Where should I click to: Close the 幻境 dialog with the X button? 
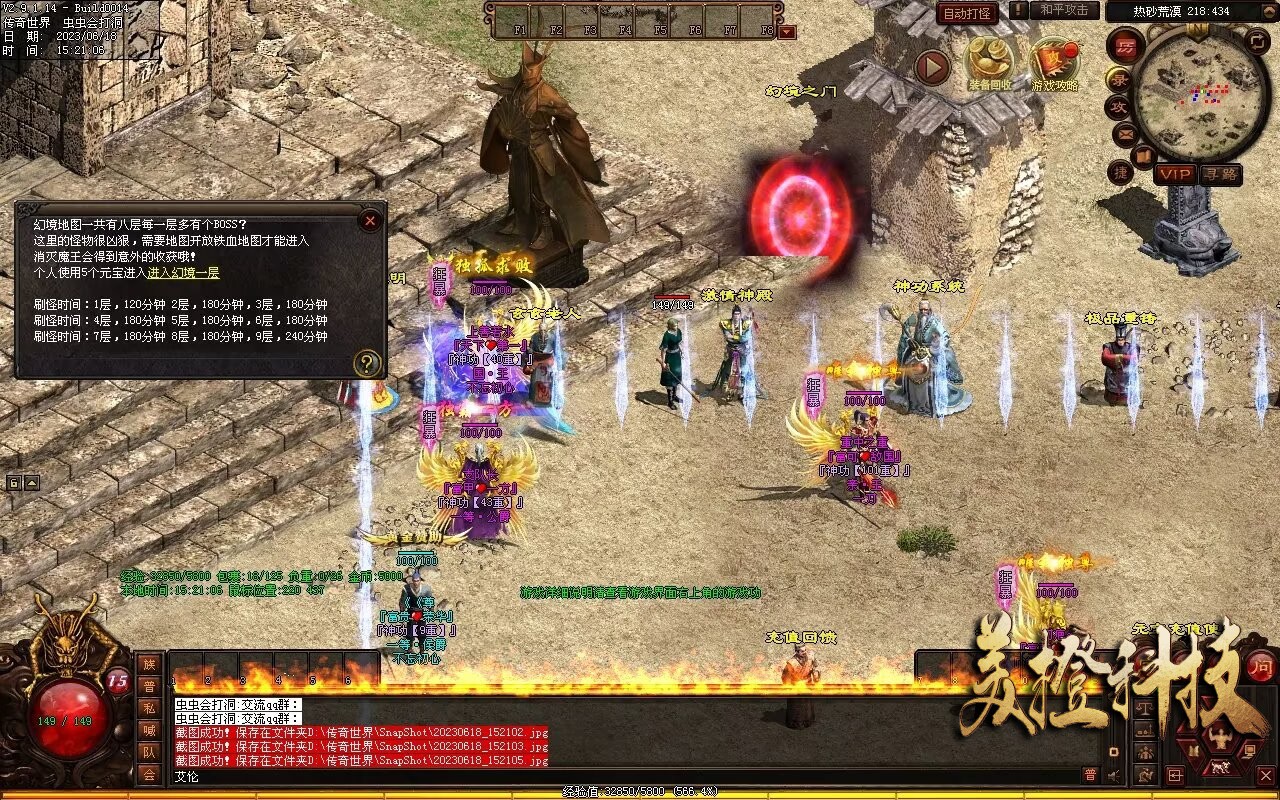point(370,220)
